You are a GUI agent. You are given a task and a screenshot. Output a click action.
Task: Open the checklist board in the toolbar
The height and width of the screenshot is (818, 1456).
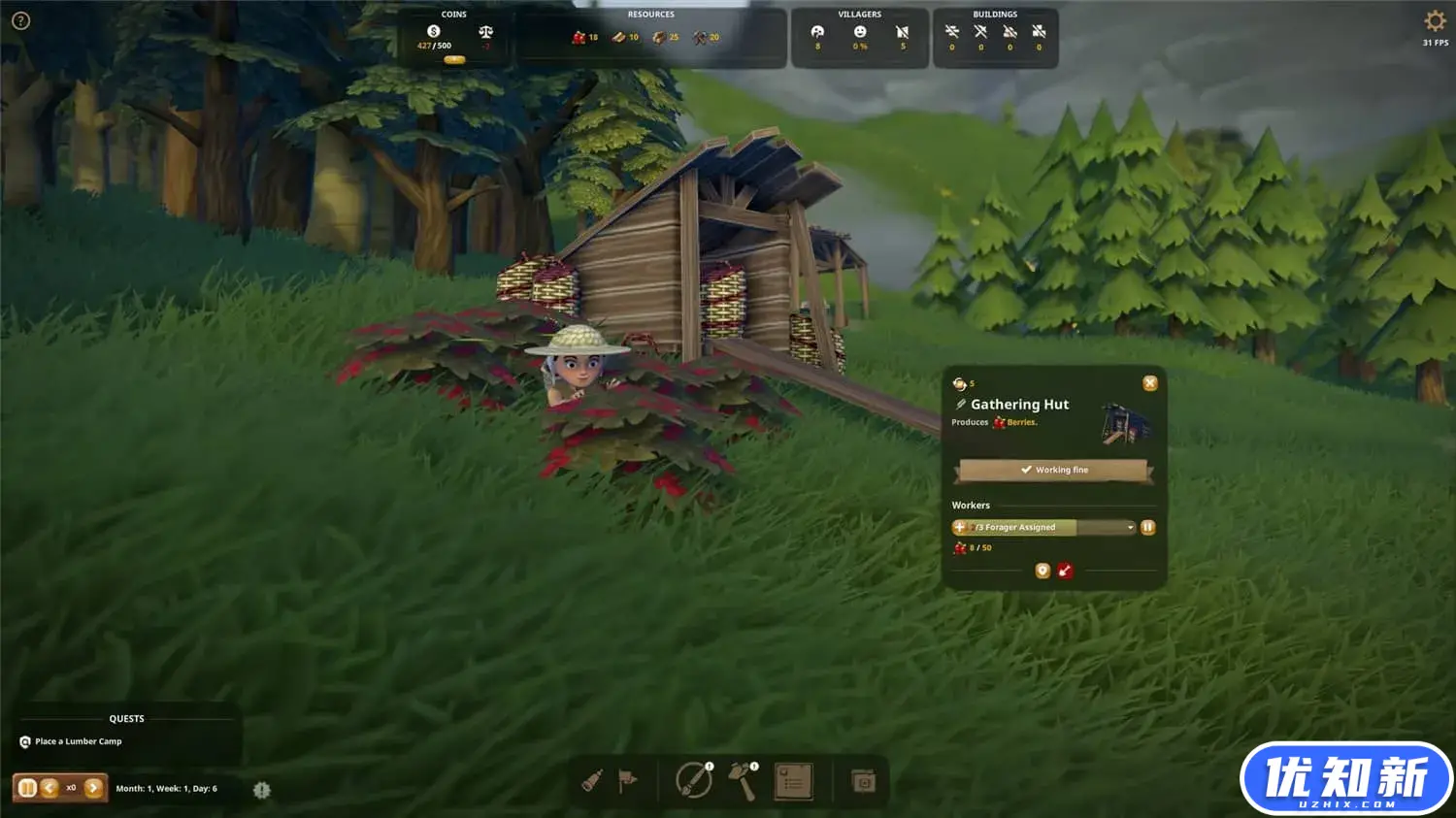click(x=793, y=781)
